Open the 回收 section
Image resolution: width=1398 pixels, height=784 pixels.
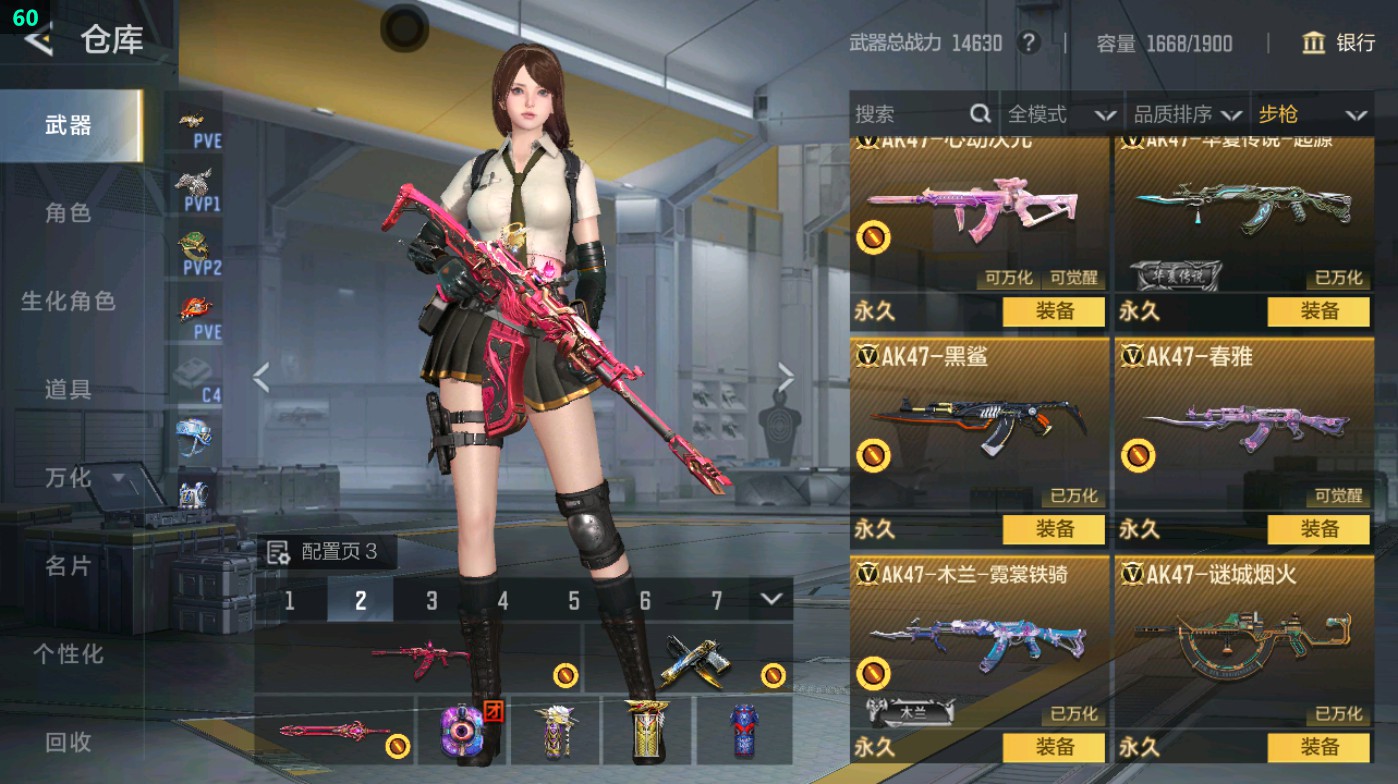(x=68, y=742)
